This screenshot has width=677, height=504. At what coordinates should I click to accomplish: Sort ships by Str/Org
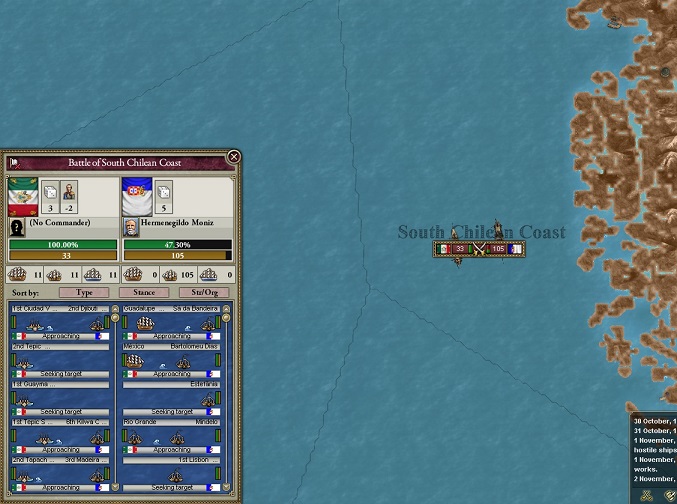203,293
